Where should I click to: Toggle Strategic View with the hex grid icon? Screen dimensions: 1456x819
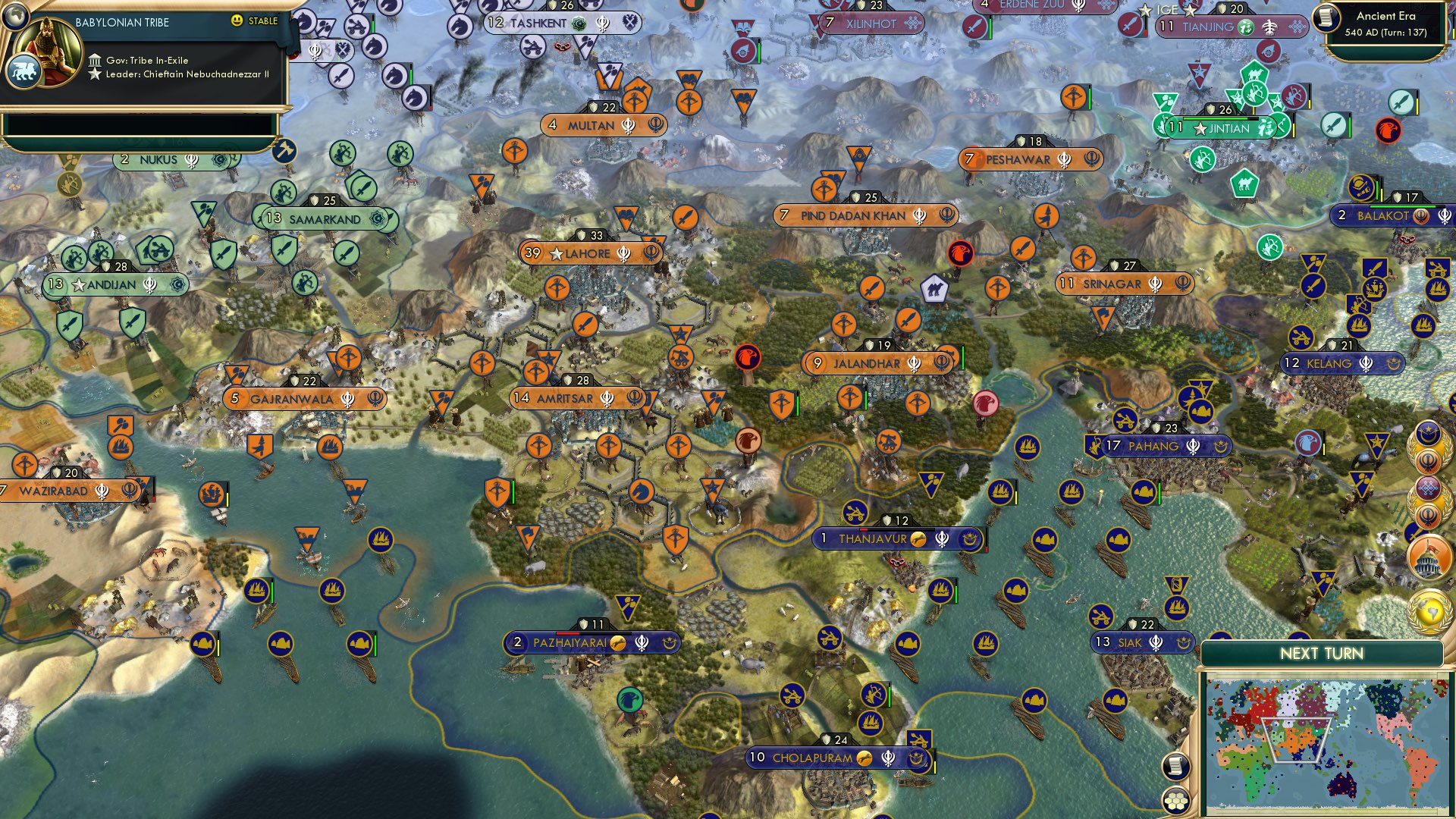click(1175, 801)
